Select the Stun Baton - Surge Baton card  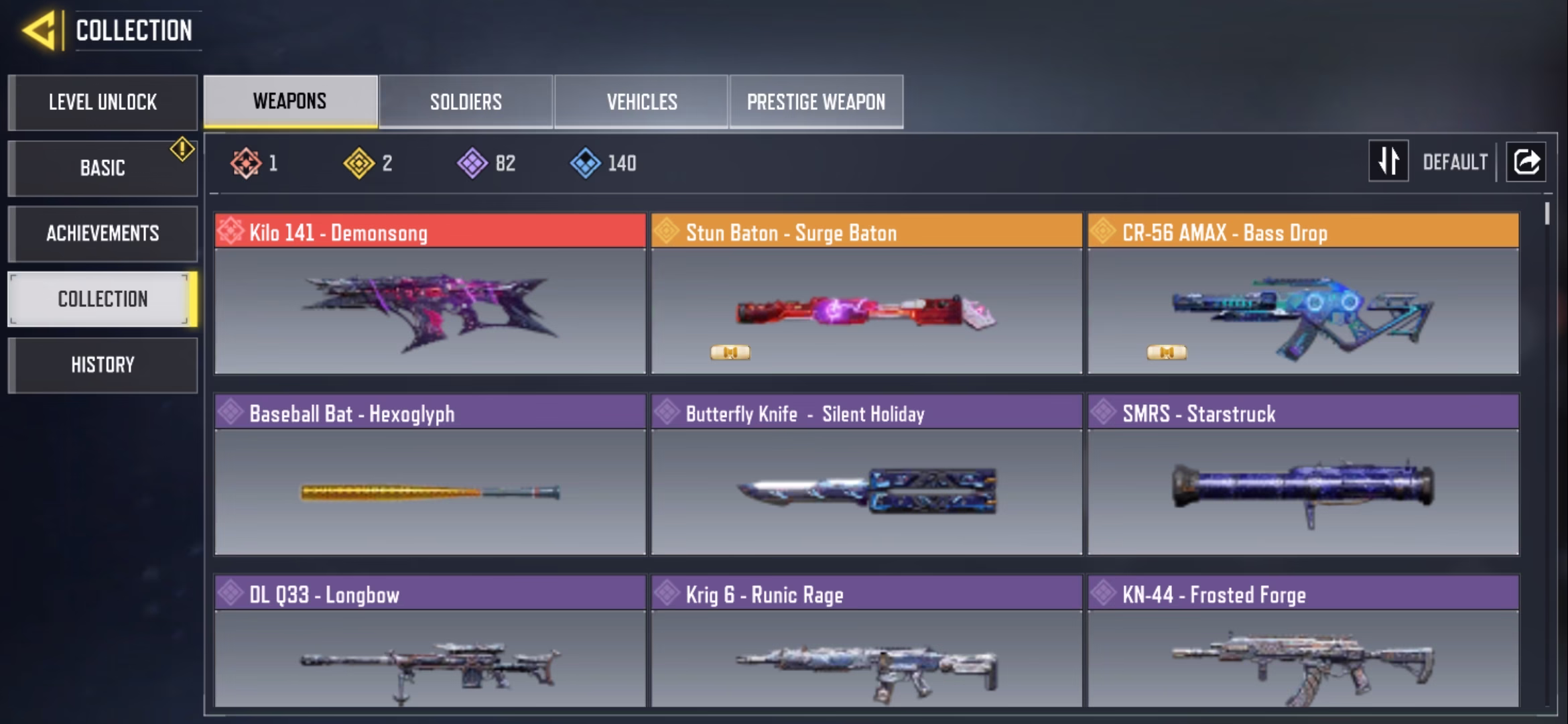click(866, 294)
